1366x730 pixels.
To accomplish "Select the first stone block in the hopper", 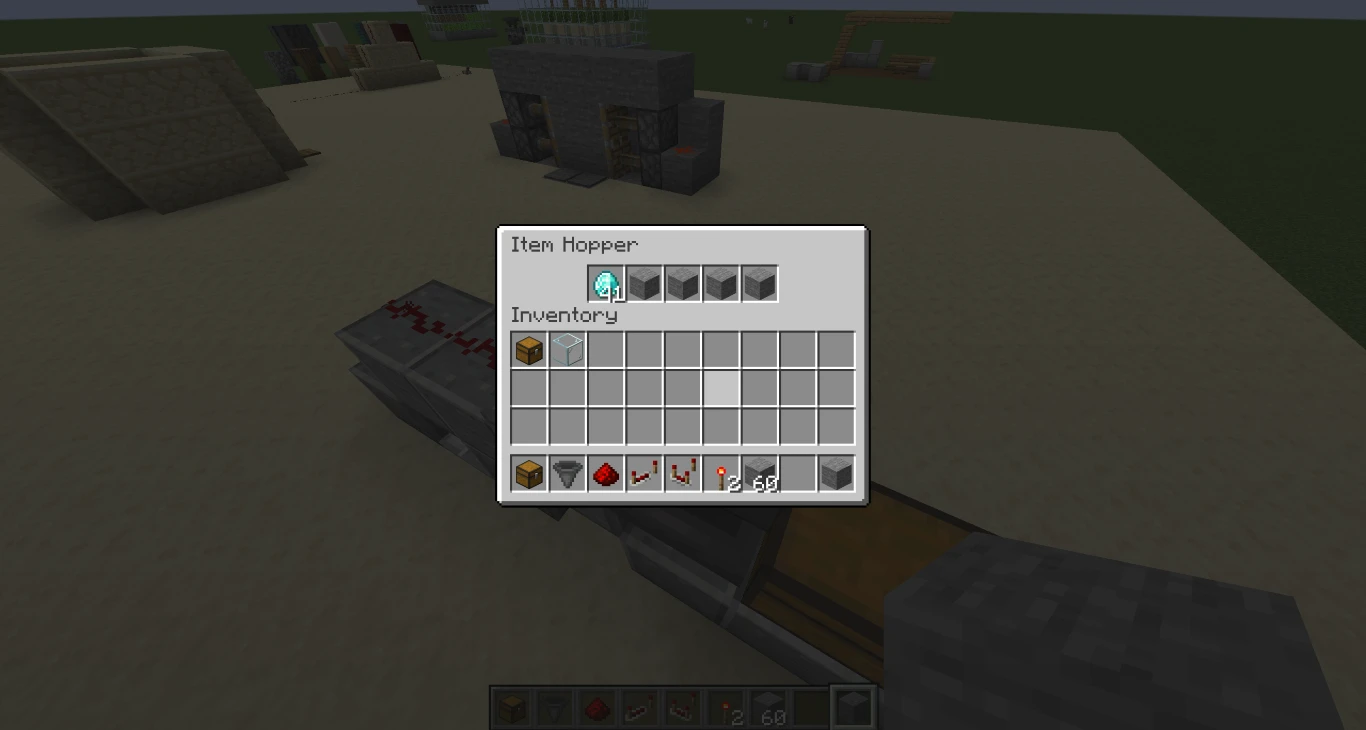I will click(x=644, y=283).
